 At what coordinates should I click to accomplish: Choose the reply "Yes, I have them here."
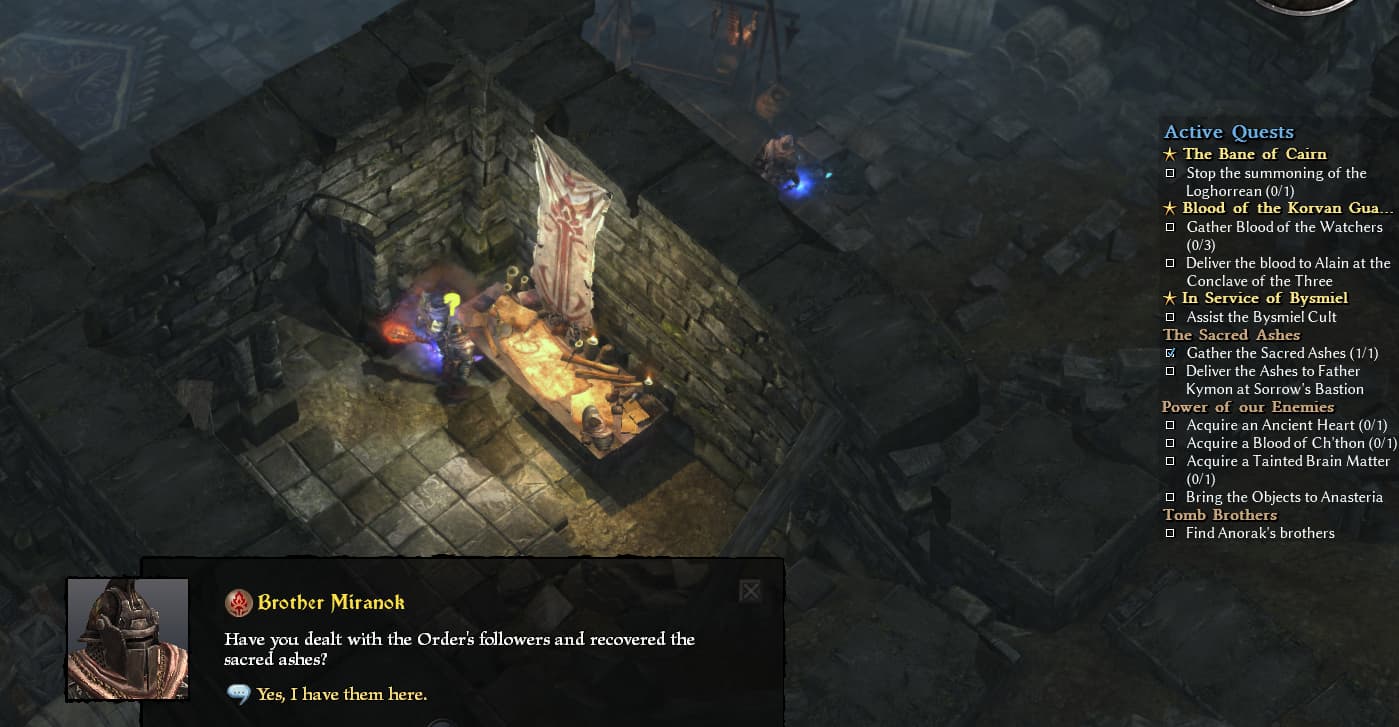click(x=341, y=694)
